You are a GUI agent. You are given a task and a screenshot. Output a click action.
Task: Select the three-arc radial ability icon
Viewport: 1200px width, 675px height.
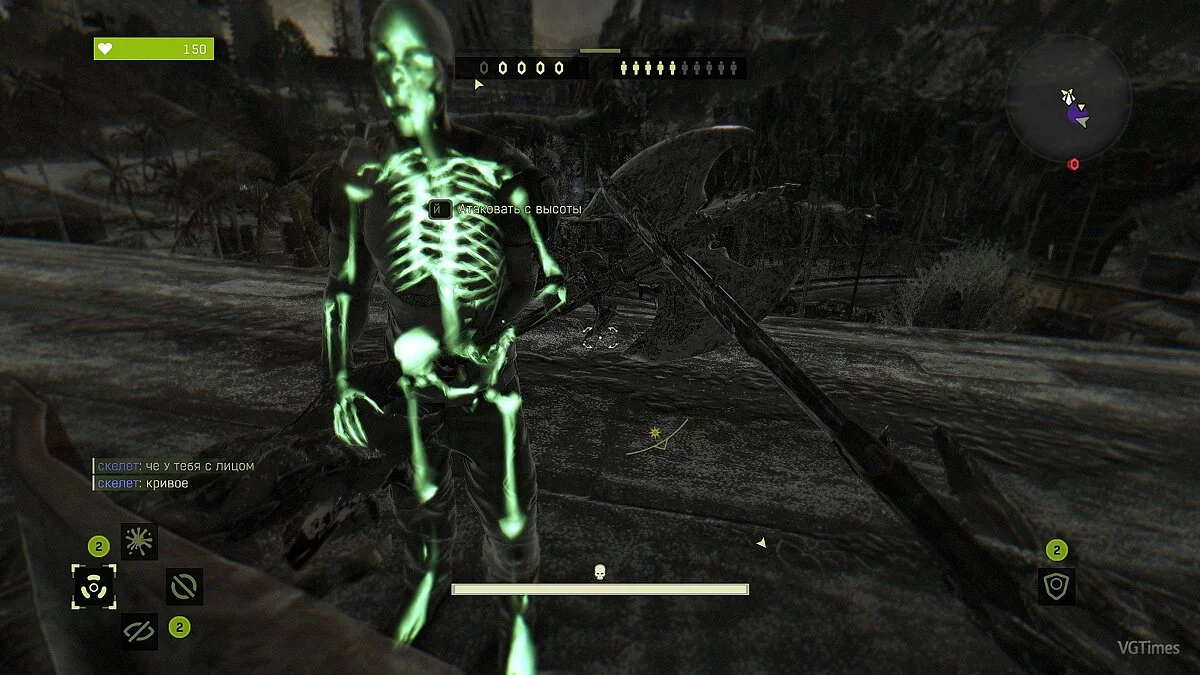94,587
